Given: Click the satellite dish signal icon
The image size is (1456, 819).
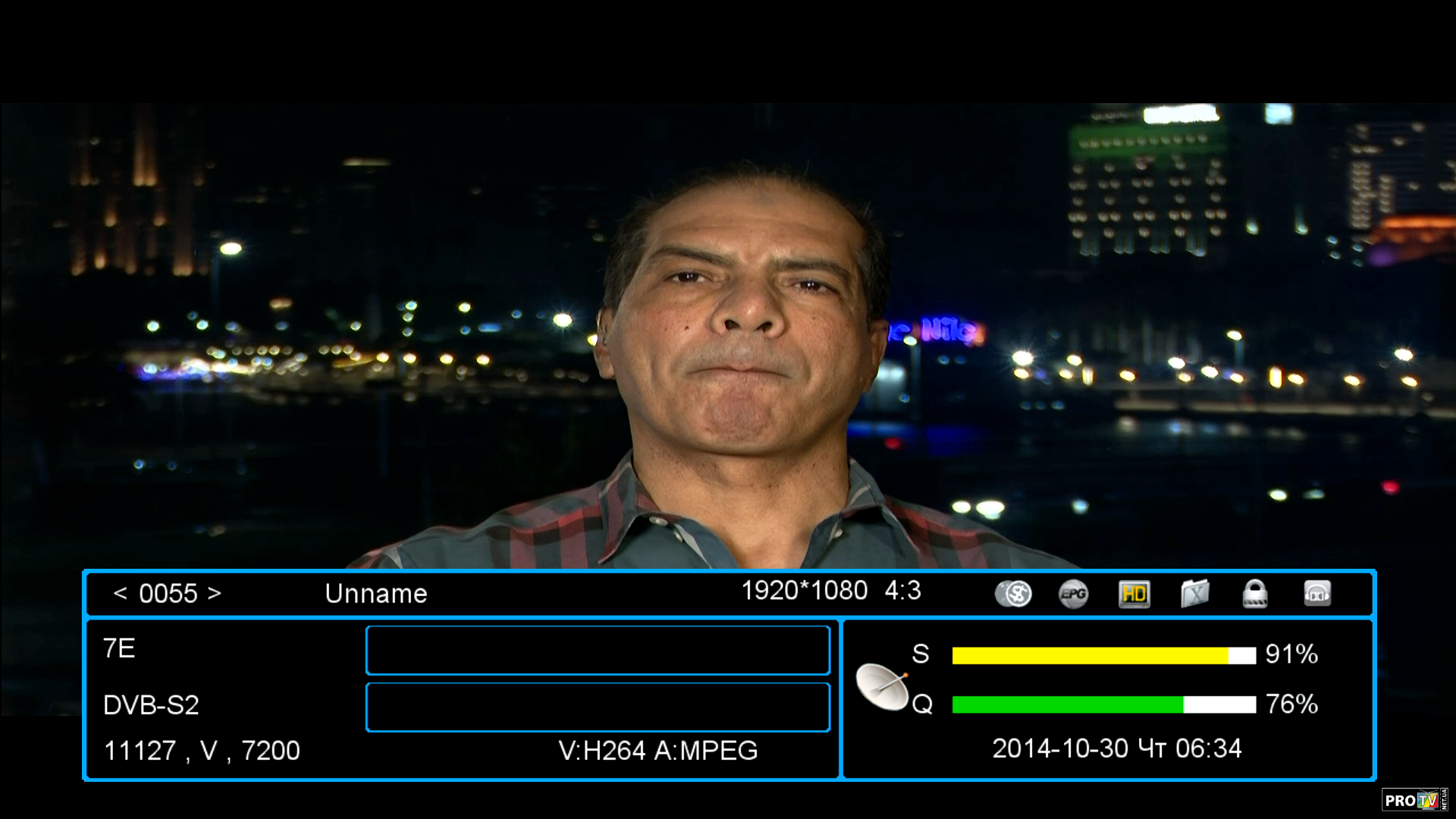Looking at the screenshot, I should tap(882, 686).
